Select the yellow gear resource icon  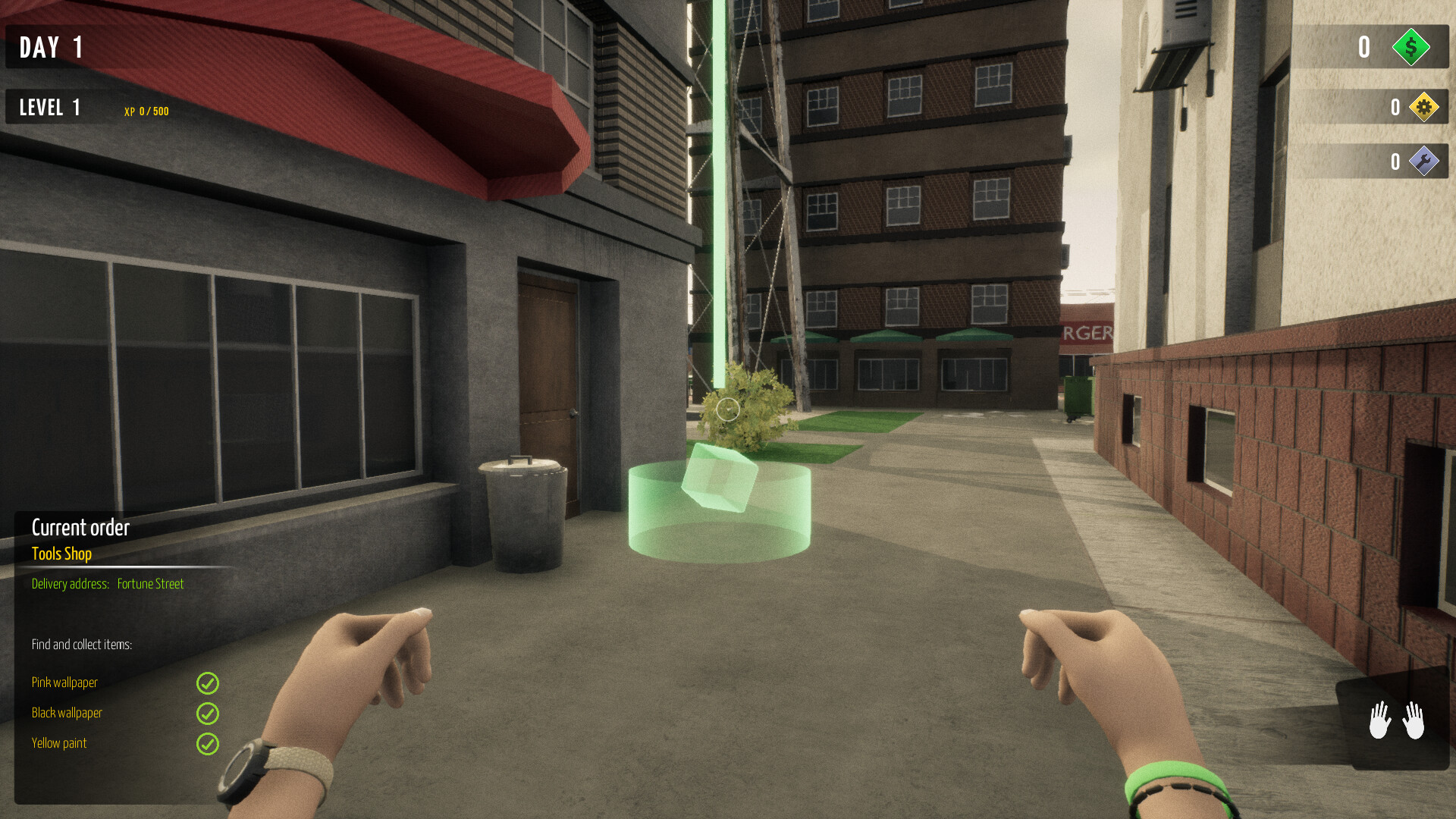(1425, 107)
